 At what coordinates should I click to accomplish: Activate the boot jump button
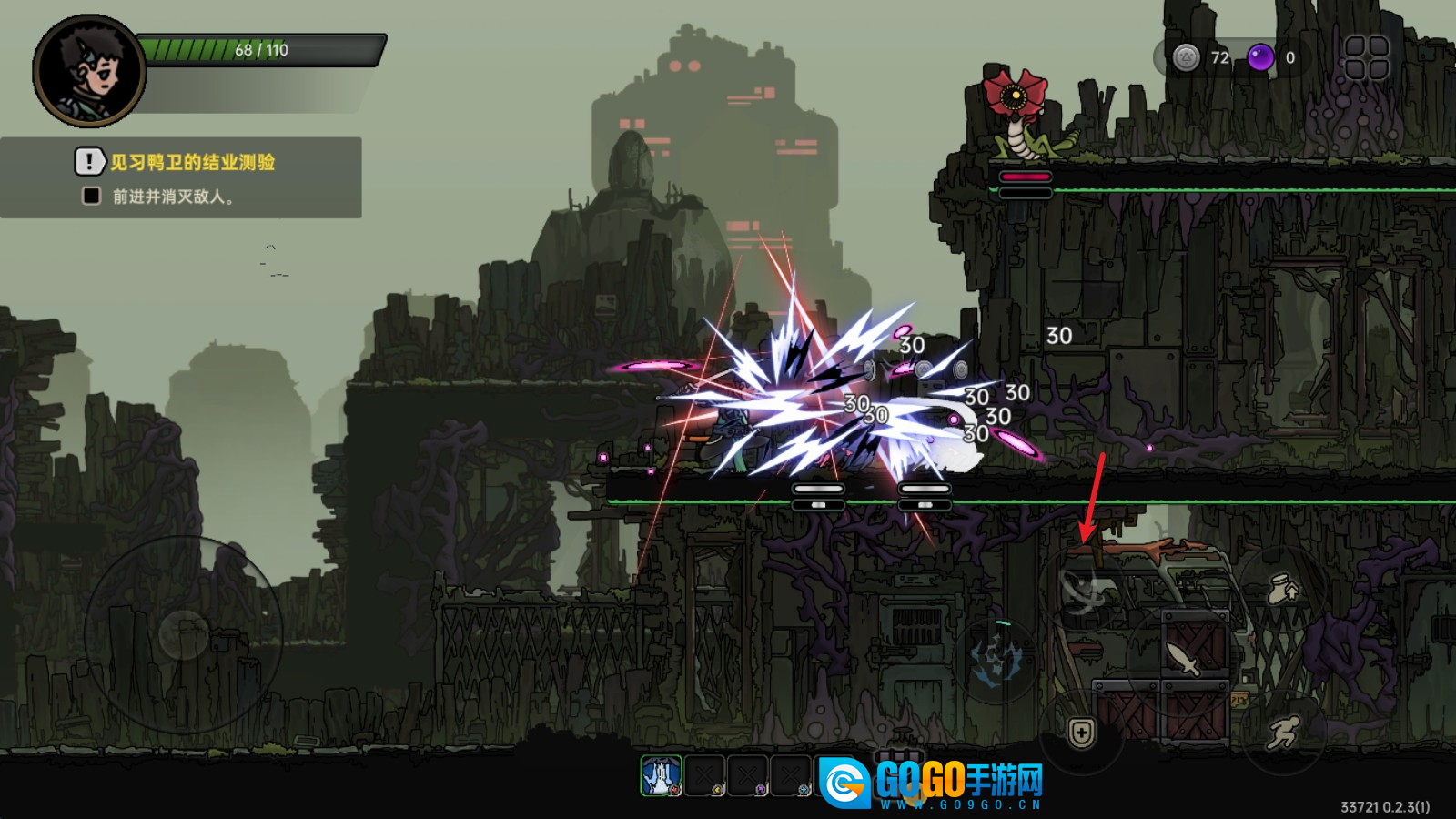1283,591
